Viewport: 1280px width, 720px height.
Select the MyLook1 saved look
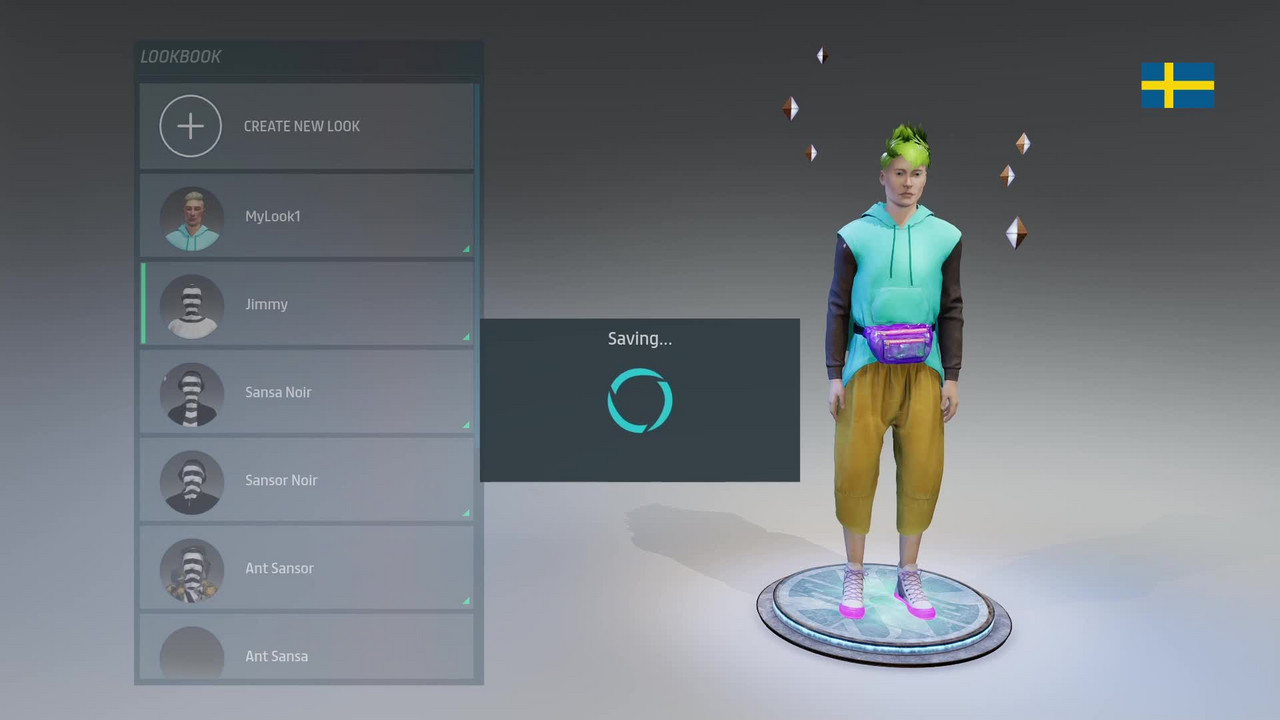[x=306, y=216]
